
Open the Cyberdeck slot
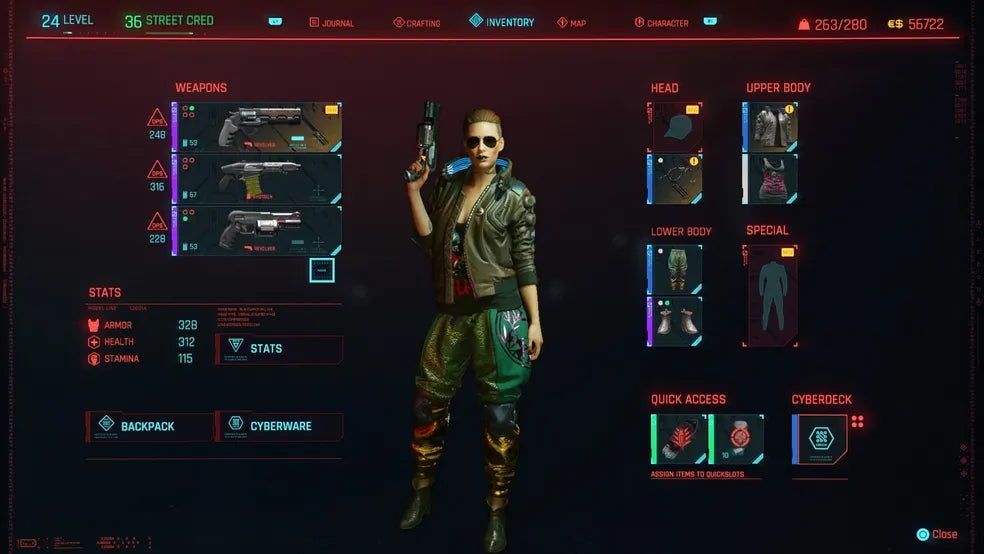click(820, 438)
